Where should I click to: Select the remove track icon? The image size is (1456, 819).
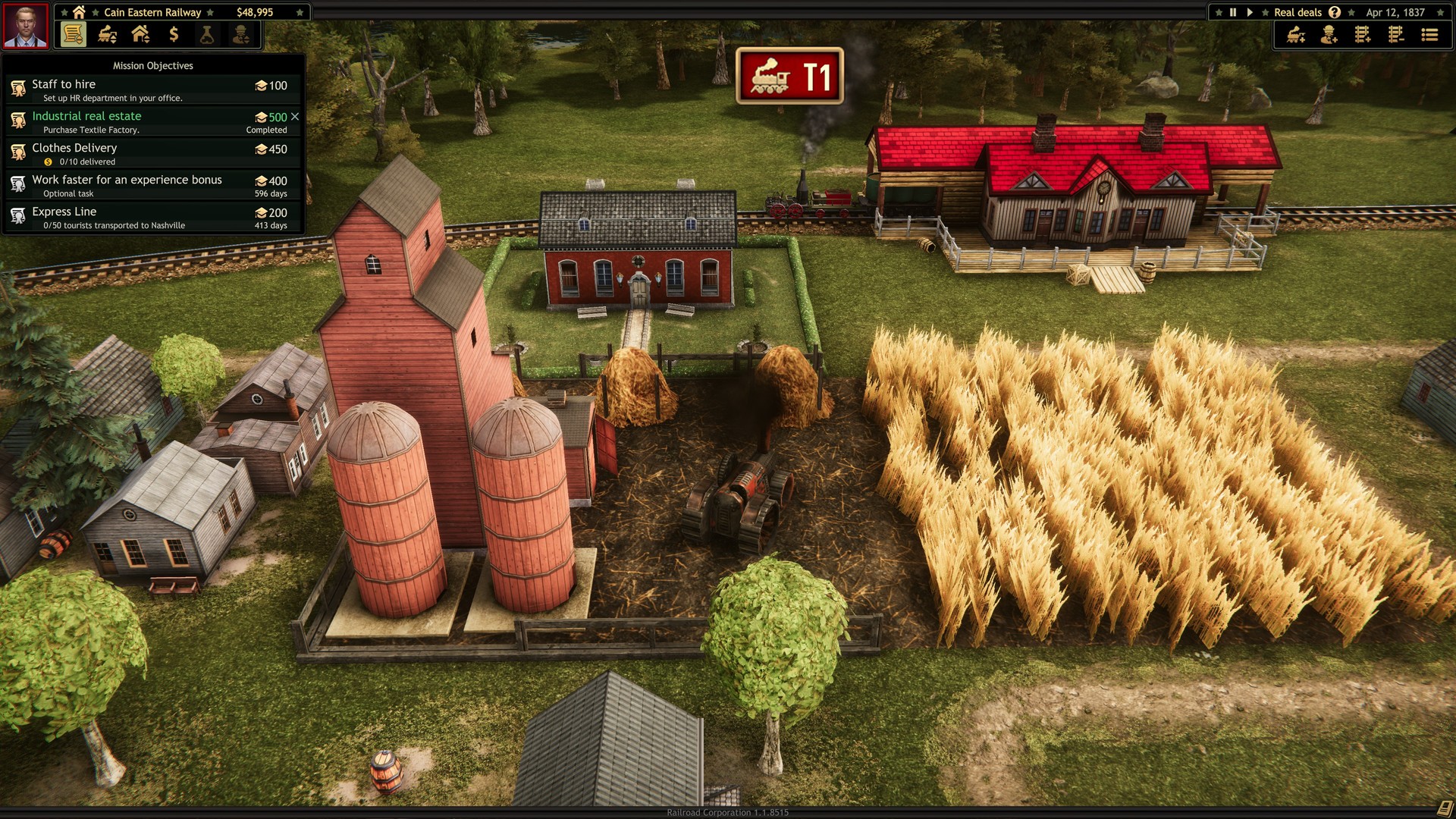point(1395,35)
